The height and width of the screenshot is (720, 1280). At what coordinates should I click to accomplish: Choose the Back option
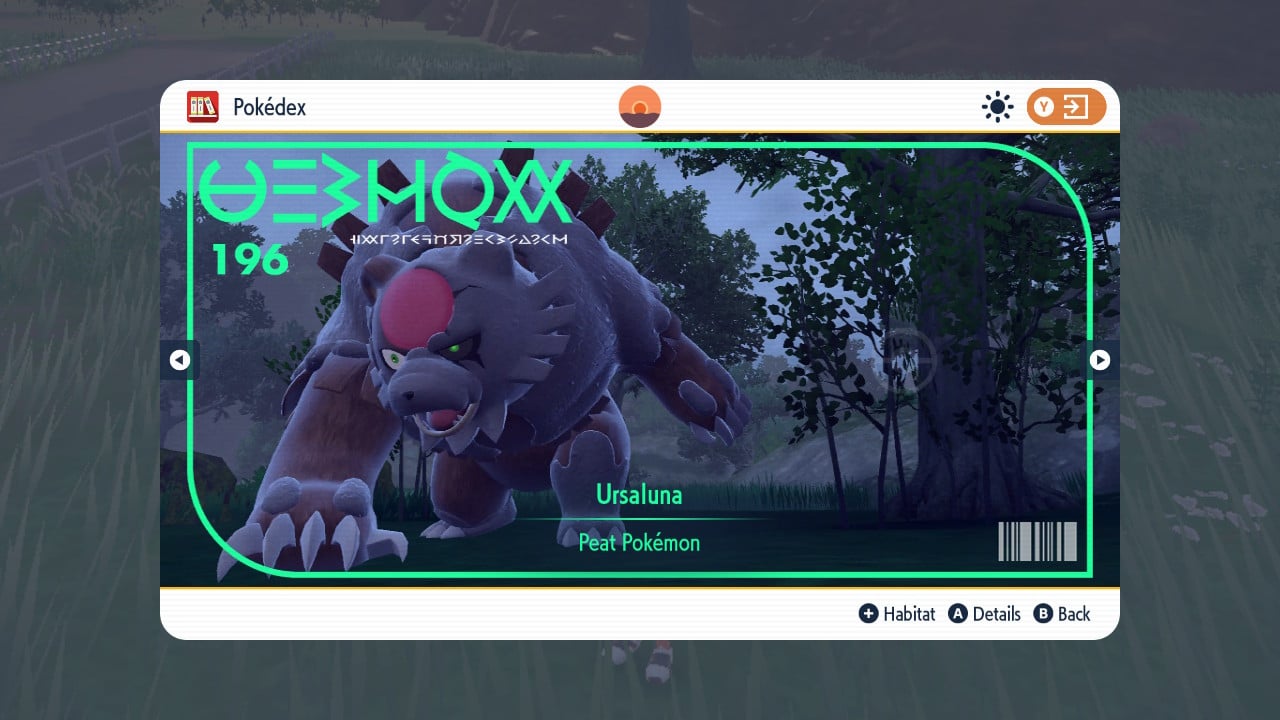coord(1072,614)
